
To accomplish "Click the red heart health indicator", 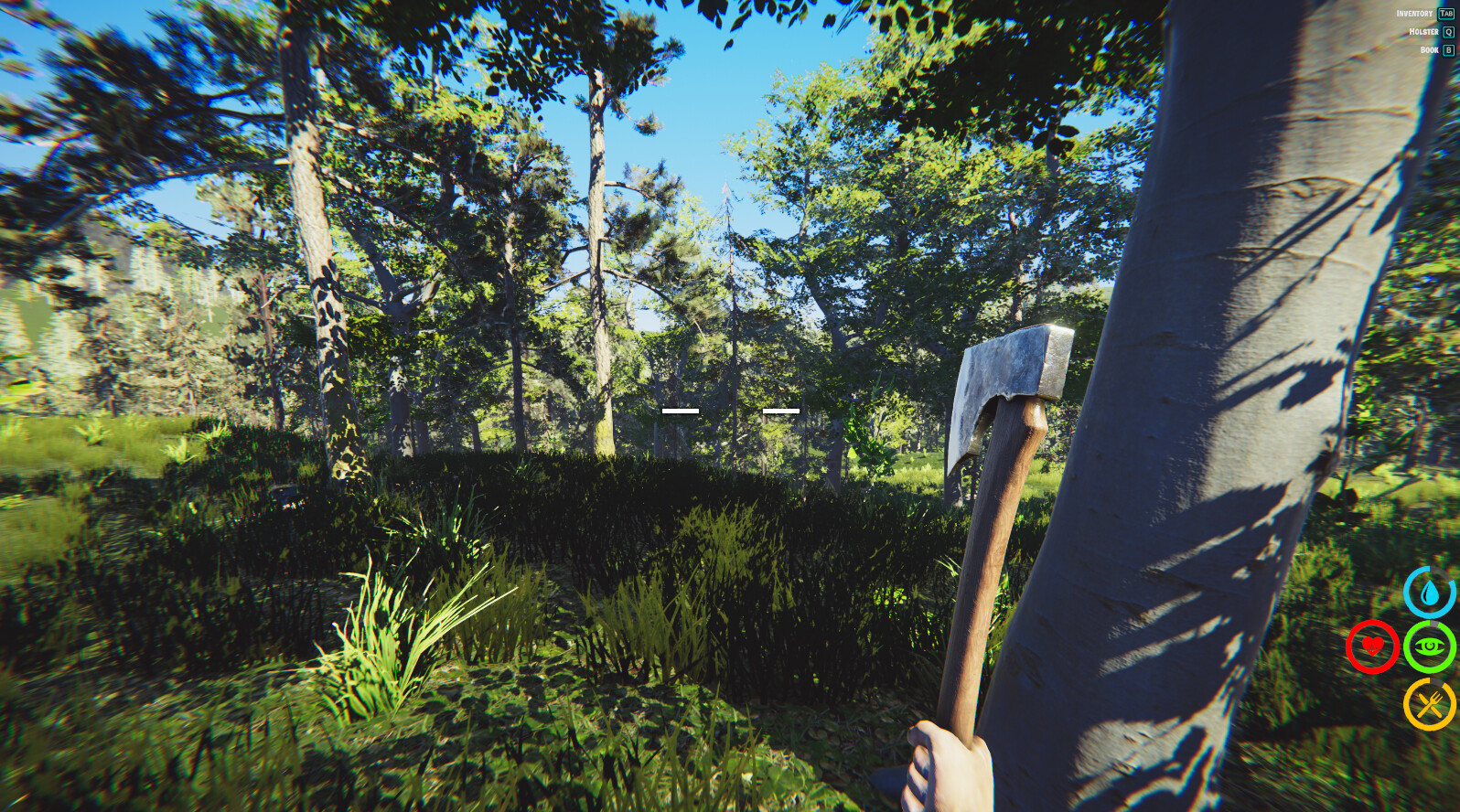I will pyautogui.click(x=1371, y=647).
